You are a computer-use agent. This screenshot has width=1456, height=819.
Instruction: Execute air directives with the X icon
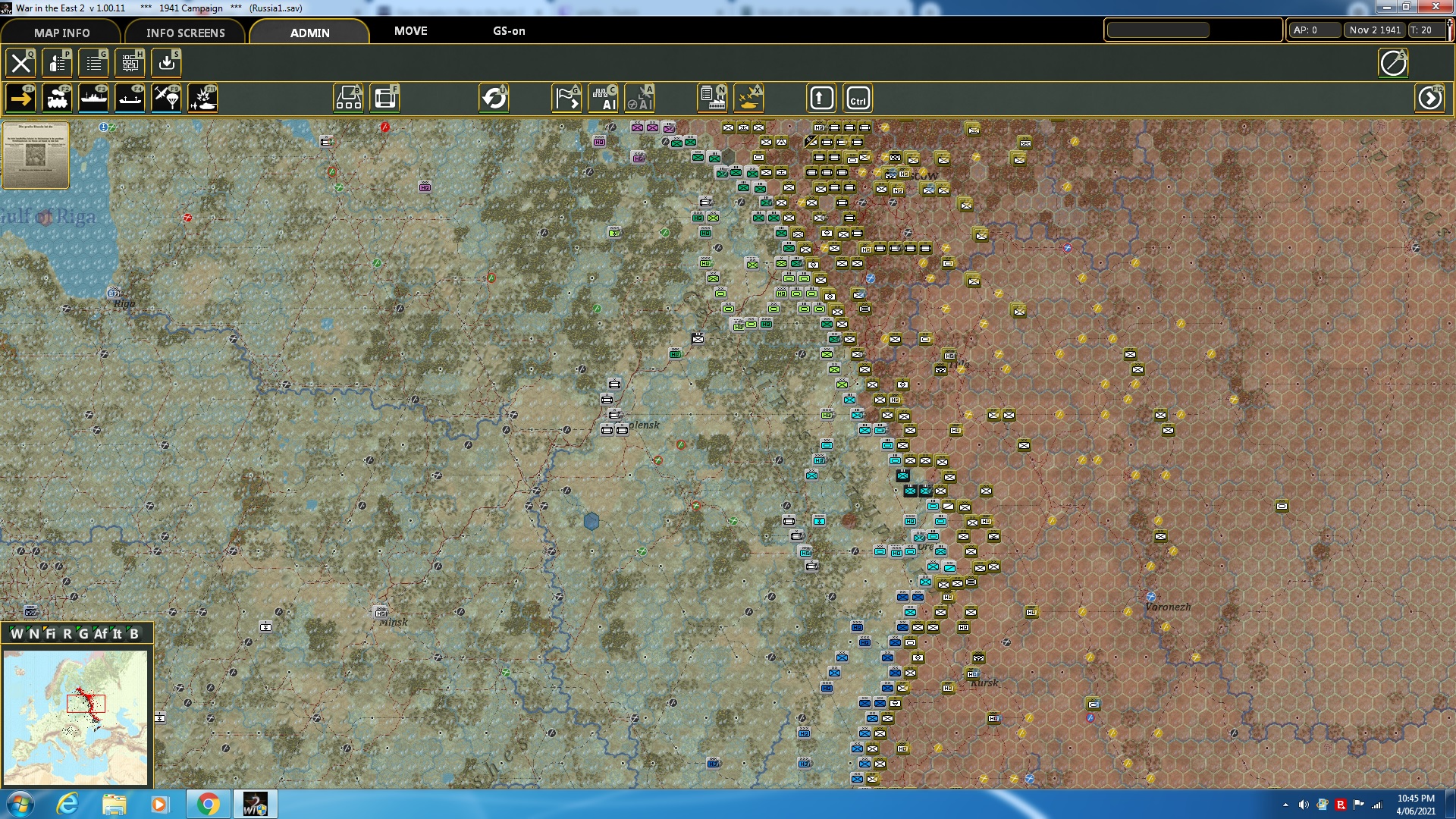(748, 98)
